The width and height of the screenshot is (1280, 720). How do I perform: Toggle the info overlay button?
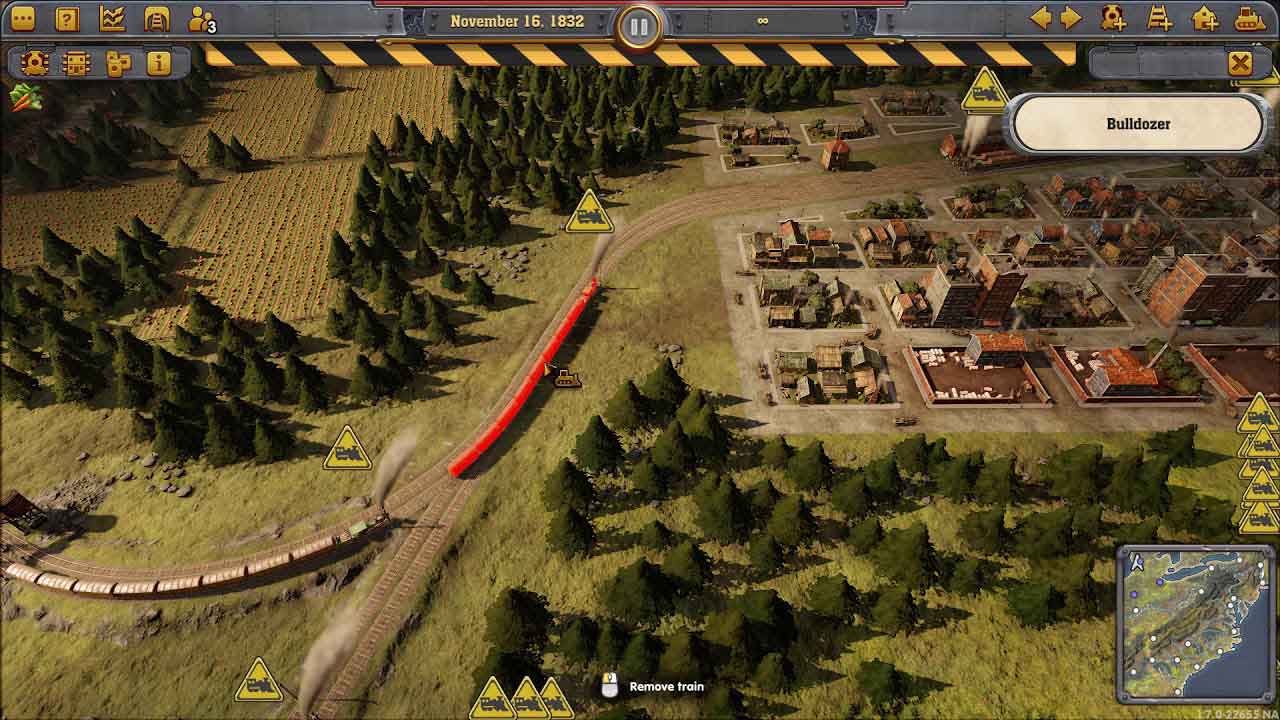(158, 63)
